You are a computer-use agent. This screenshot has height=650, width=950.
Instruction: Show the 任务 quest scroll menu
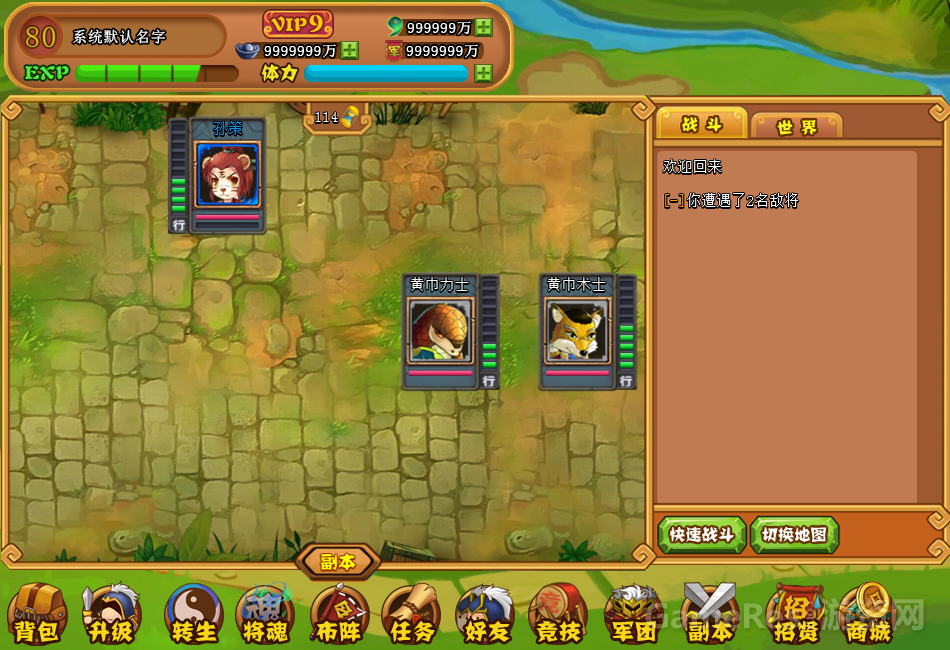[412, 612]
